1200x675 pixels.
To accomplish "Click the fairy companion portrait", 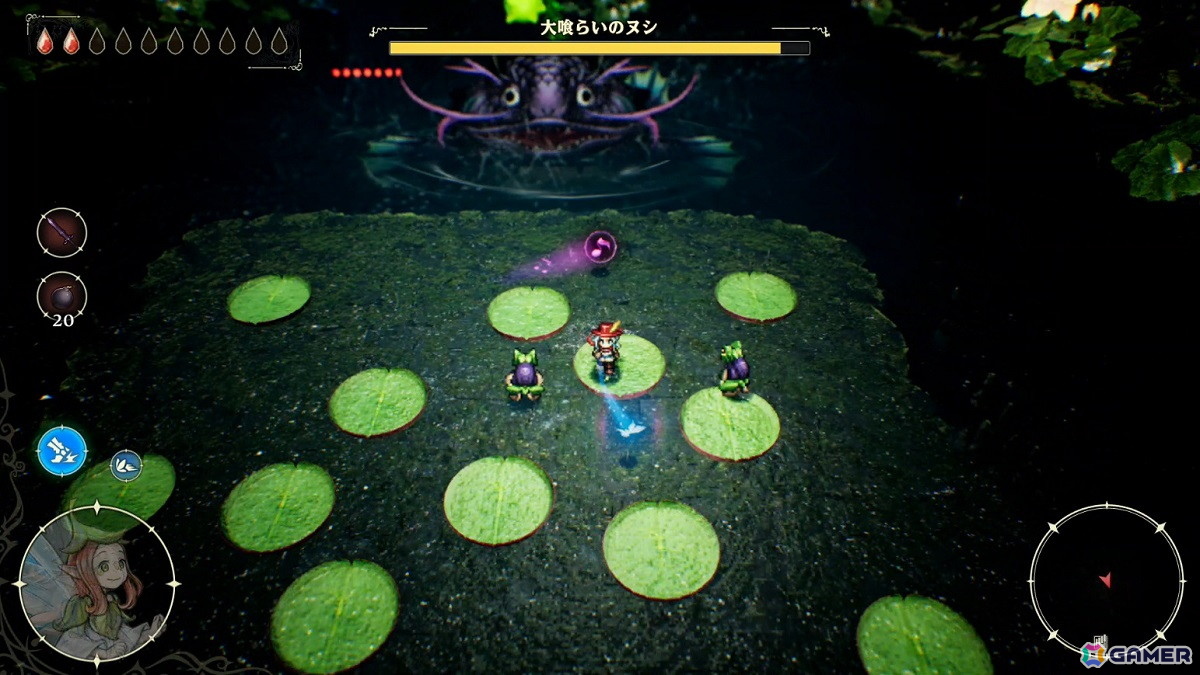I will pos(96,582).
